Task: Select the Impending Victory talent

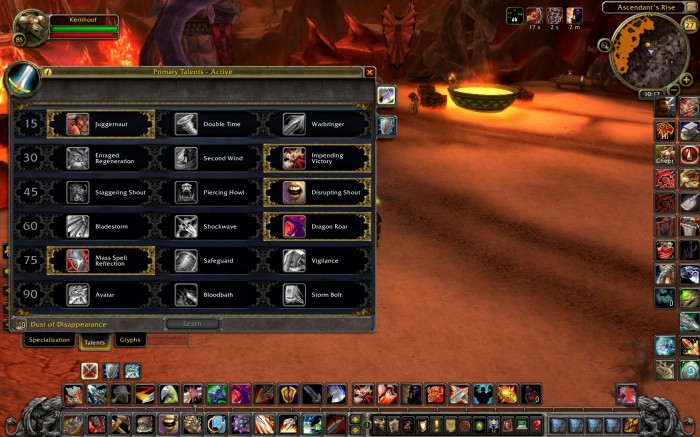Action: pyautogui.click(x=316, y=158)
